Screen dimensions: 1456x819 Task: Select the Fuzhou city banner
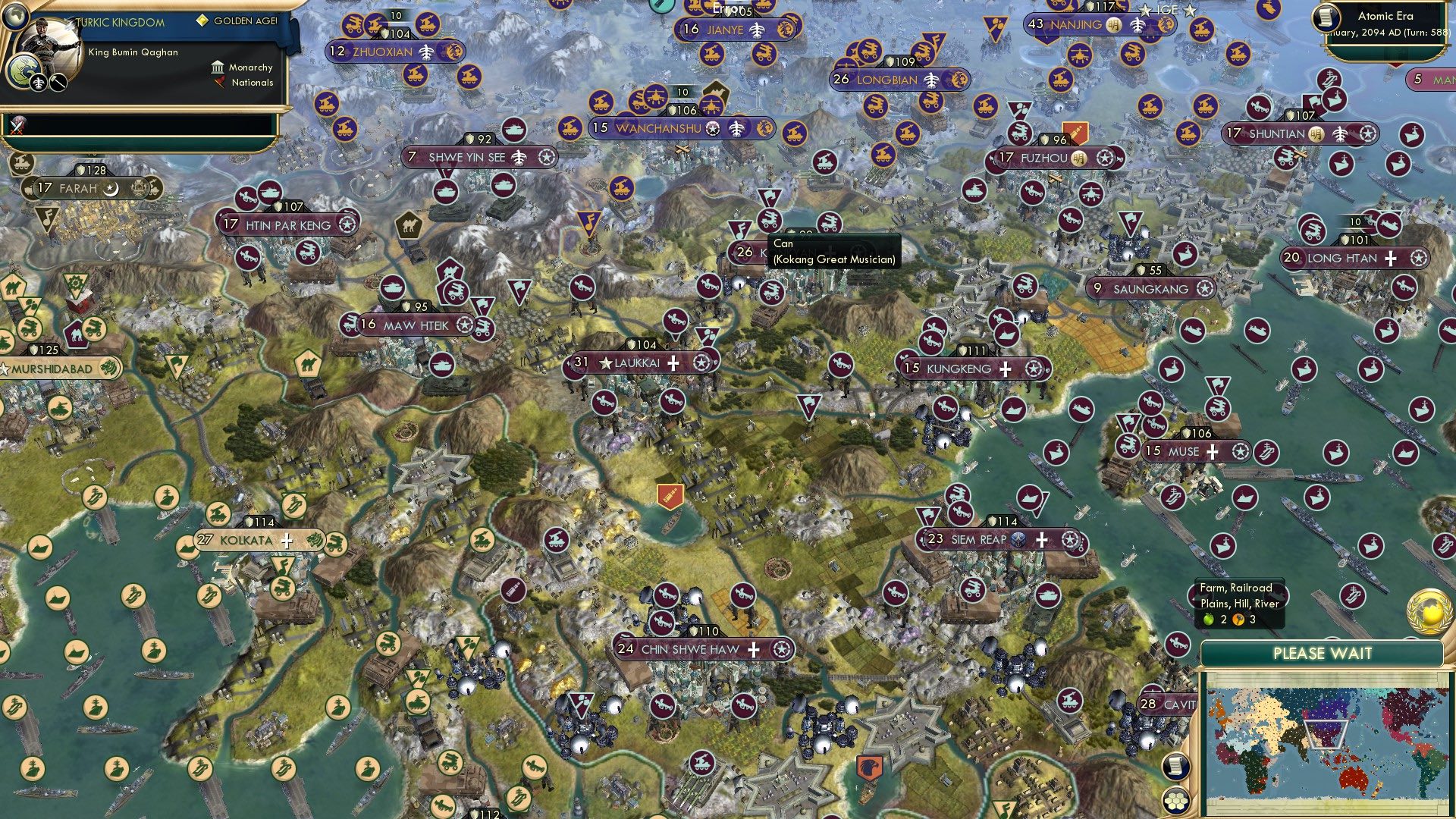[1046, 158]
